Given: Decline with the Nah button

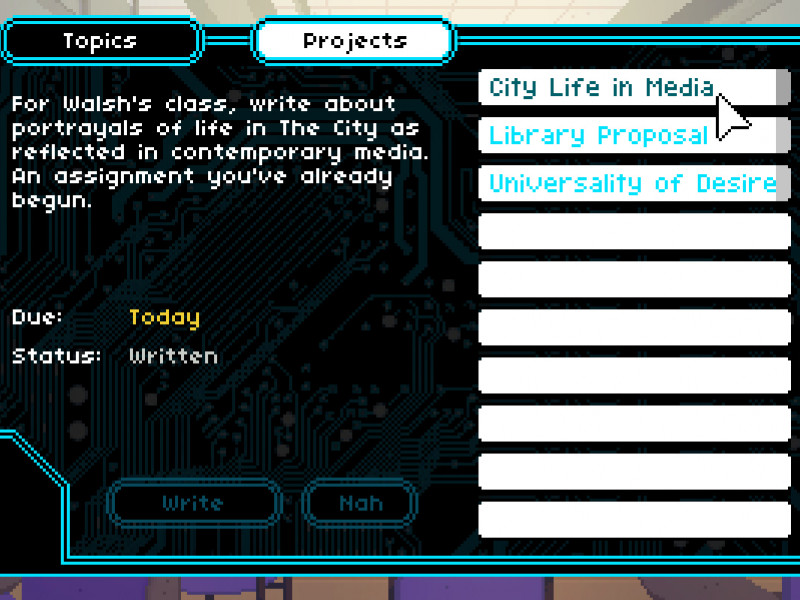Looking at the screenshot, I should 360,502.
